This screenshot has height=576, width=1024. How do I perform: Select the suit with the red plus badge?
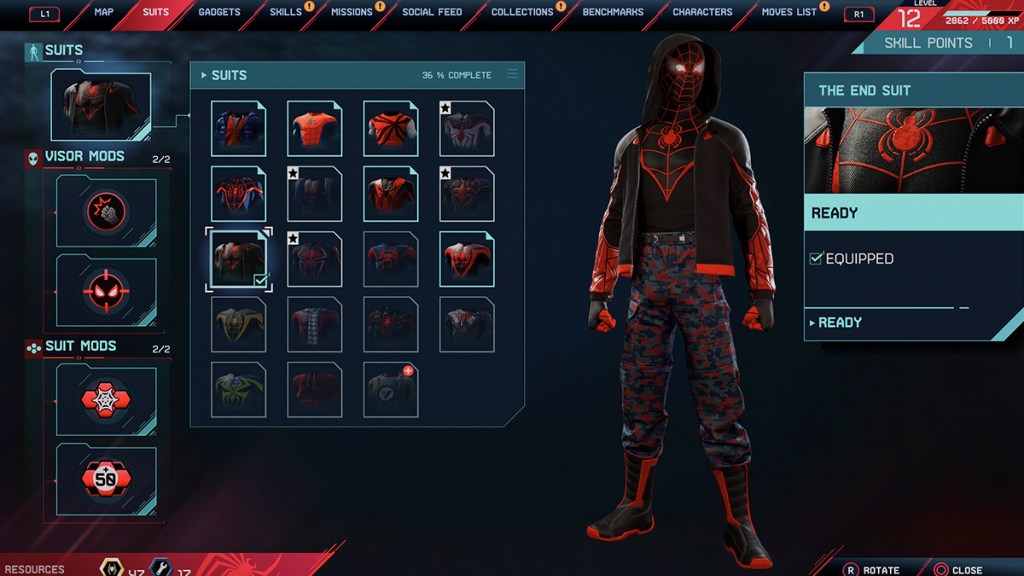tap(391, 390)
